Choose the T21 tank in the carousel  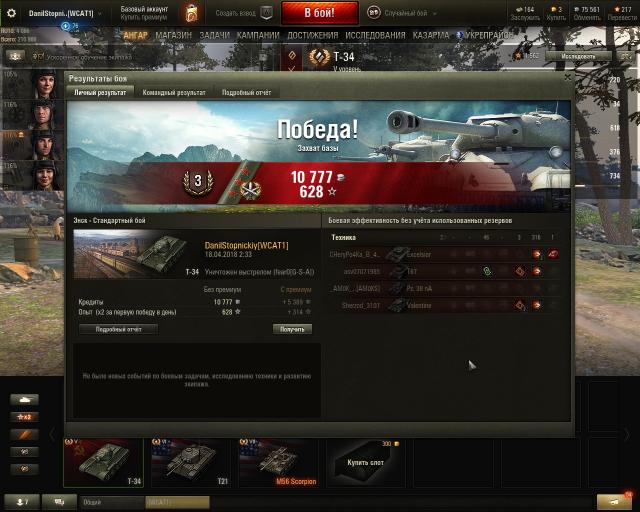click(190, 462)
